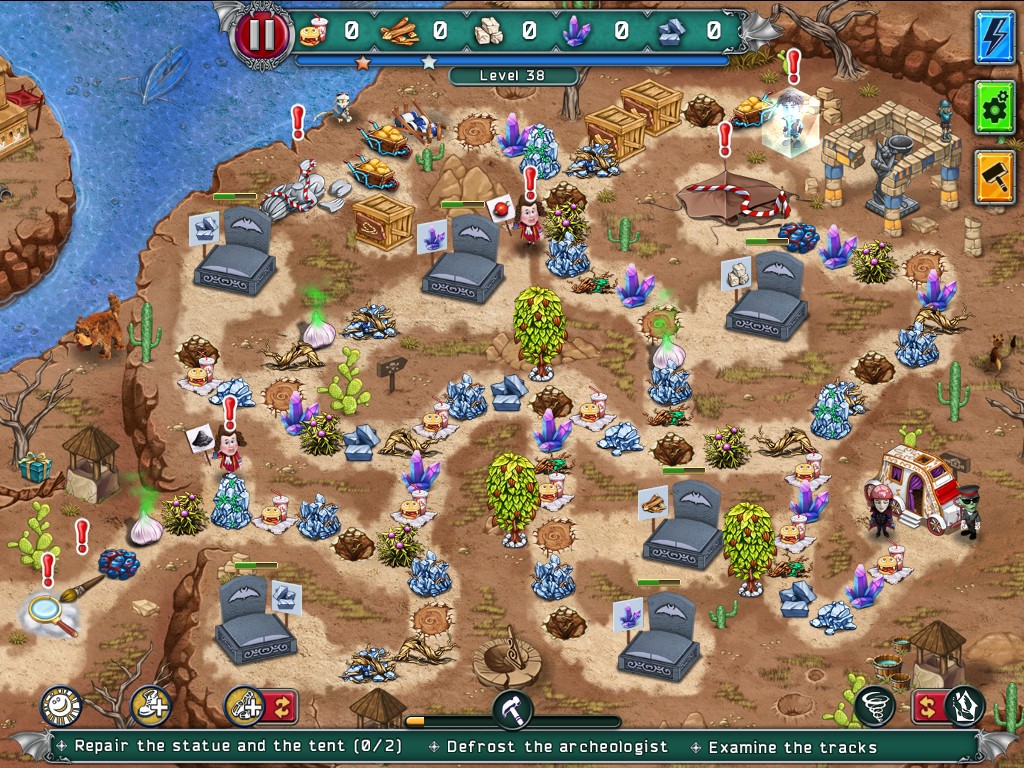
Task: Click the red swap arrows beside worker bonus
Action: point(281,706)
